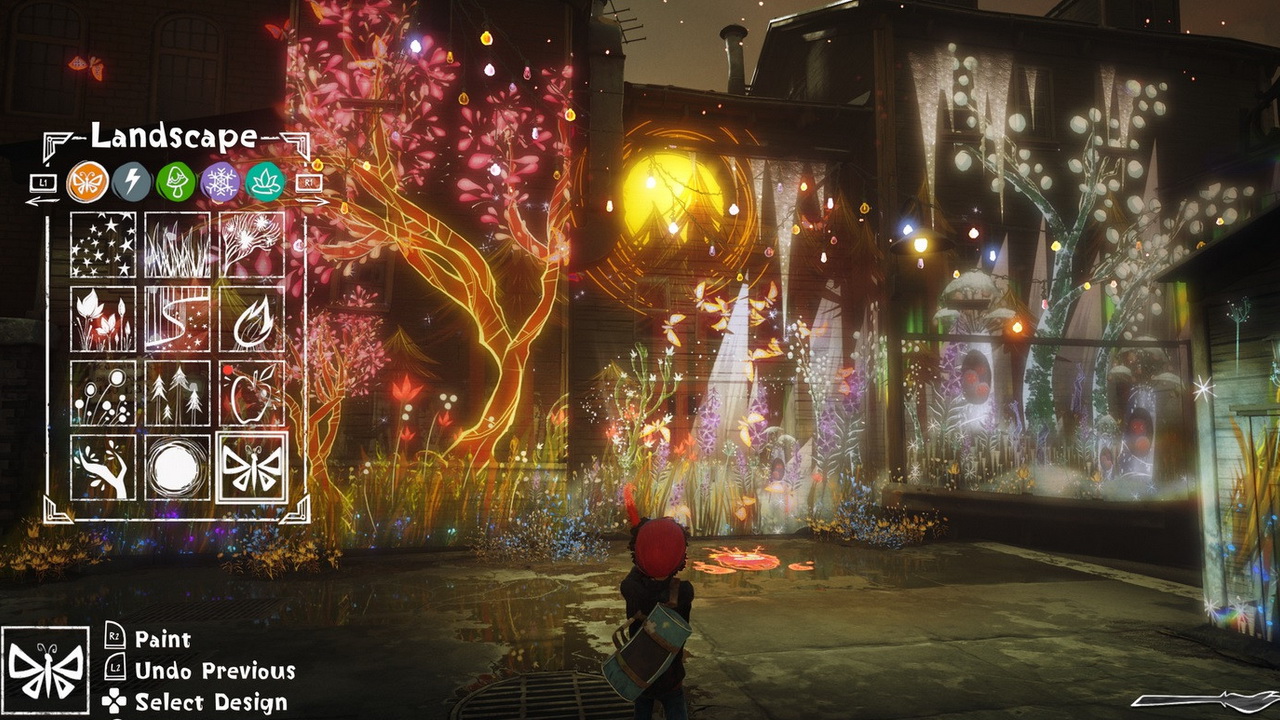This screenshot has height=720, width=1280.
Task: Switch to the purple snowflake category
Action: point(220,182)
